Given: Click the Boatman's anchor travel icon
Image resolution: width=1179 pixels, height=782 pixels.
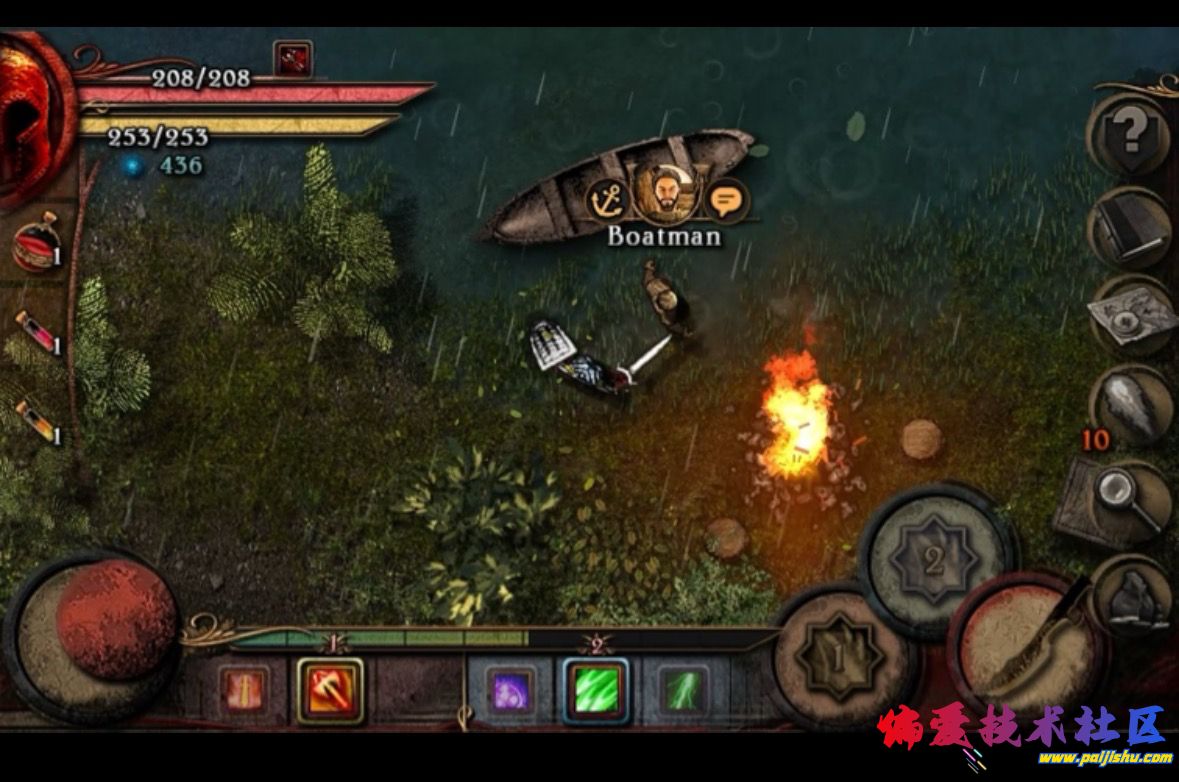Looking at the screenshot, I should coord(607,199).
